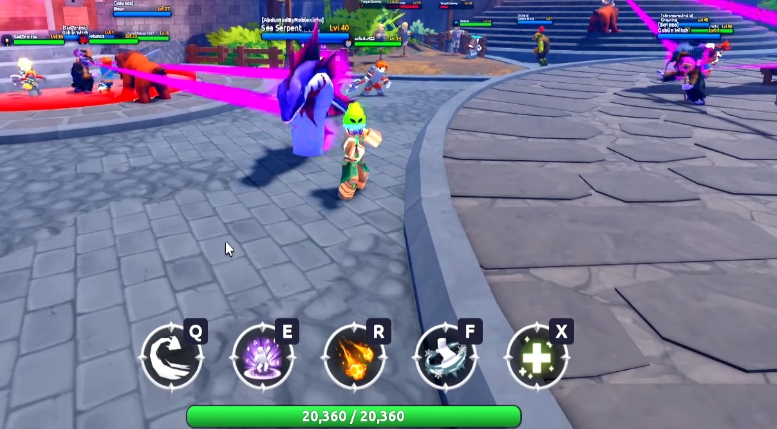
Task: Use the purple crystal summon ability
Action: [262, 357]
